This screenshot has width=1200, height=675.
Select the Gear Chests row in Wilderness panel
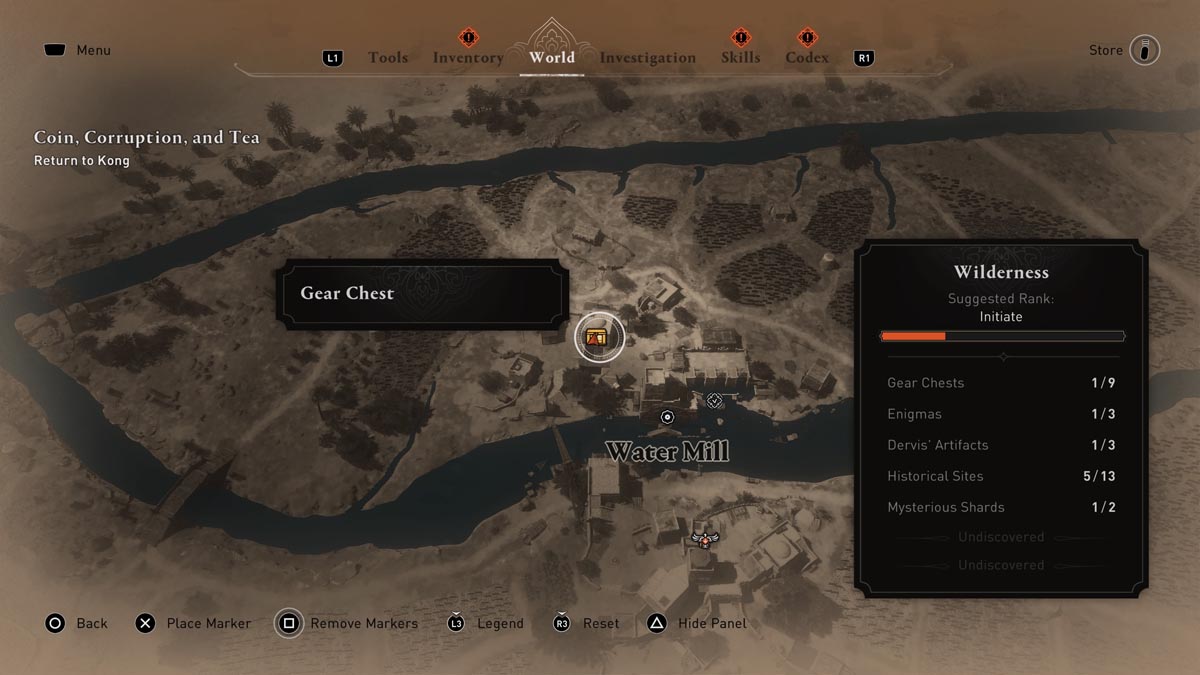coord(1001,383)
